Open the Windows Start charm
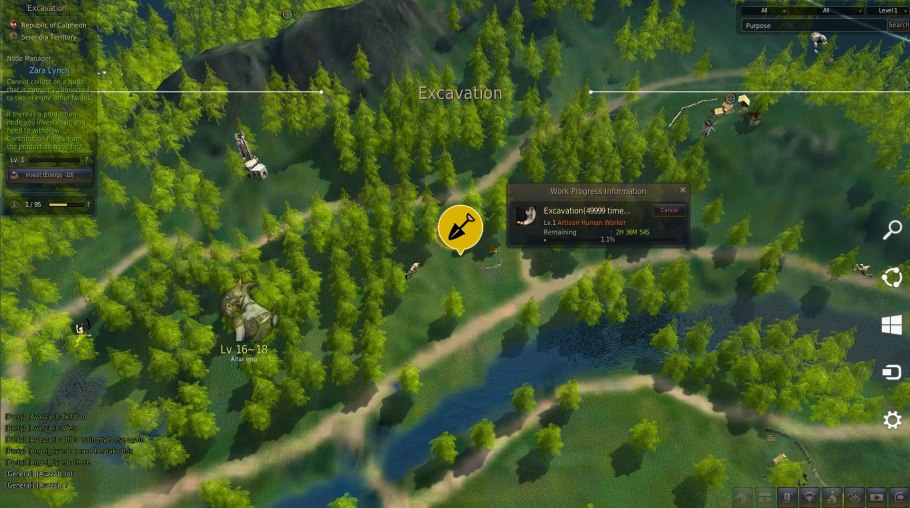Viewport: 910px width, 508px height. point(892,324)
